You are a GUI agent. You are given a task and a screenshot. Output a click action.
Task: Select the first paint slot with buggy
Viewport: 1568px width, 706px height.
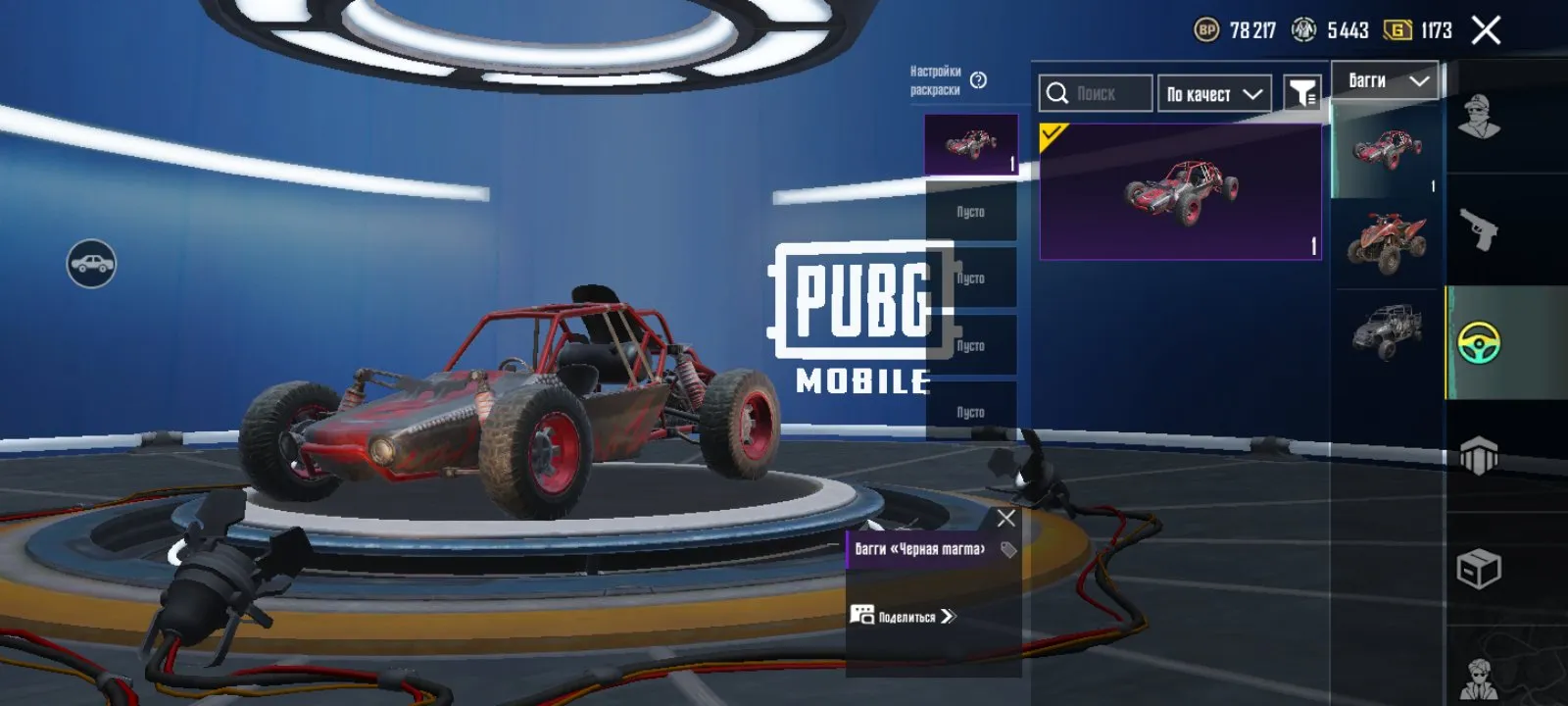click(x=970, y=145)
